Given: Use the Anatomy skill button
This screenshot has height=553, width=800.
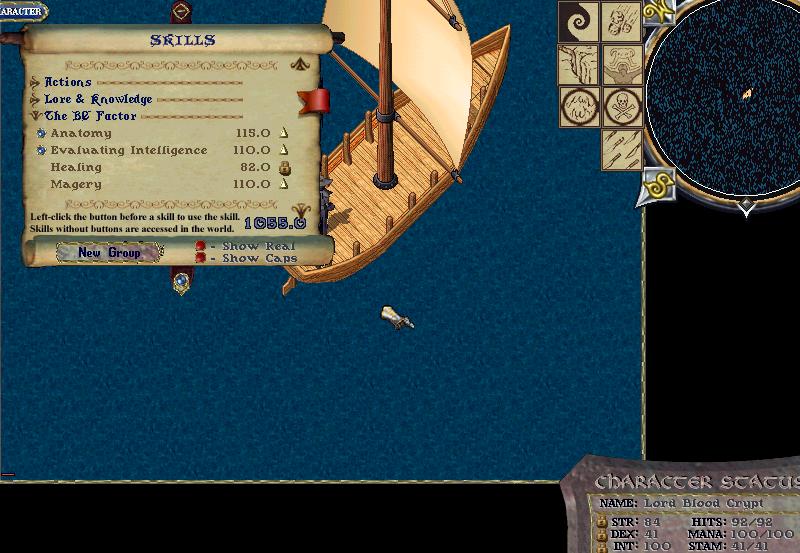Looking at the screenshot, I should point(41,133).
